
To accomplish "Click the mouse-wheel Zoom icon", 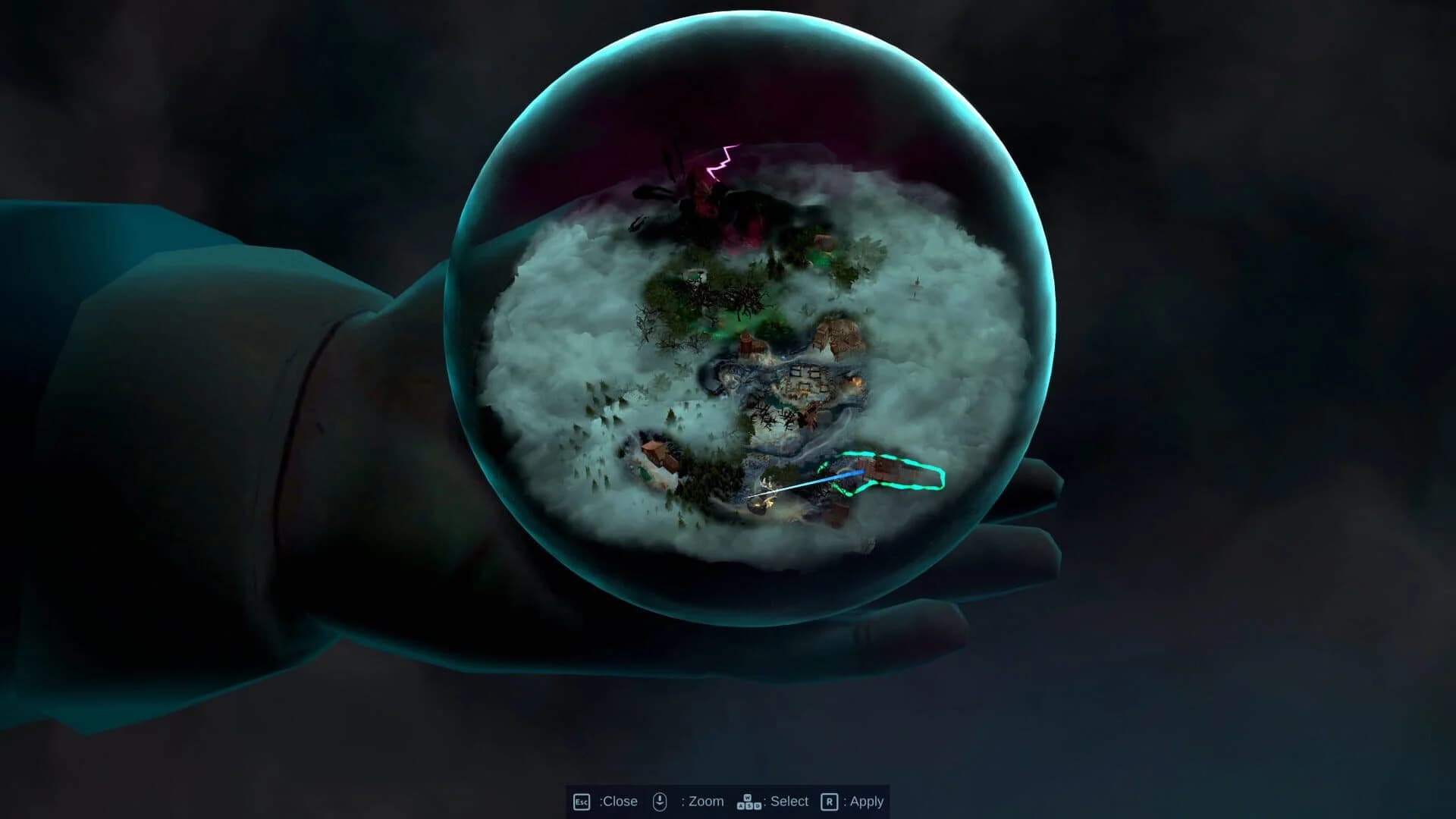I will tap(661, 801).
